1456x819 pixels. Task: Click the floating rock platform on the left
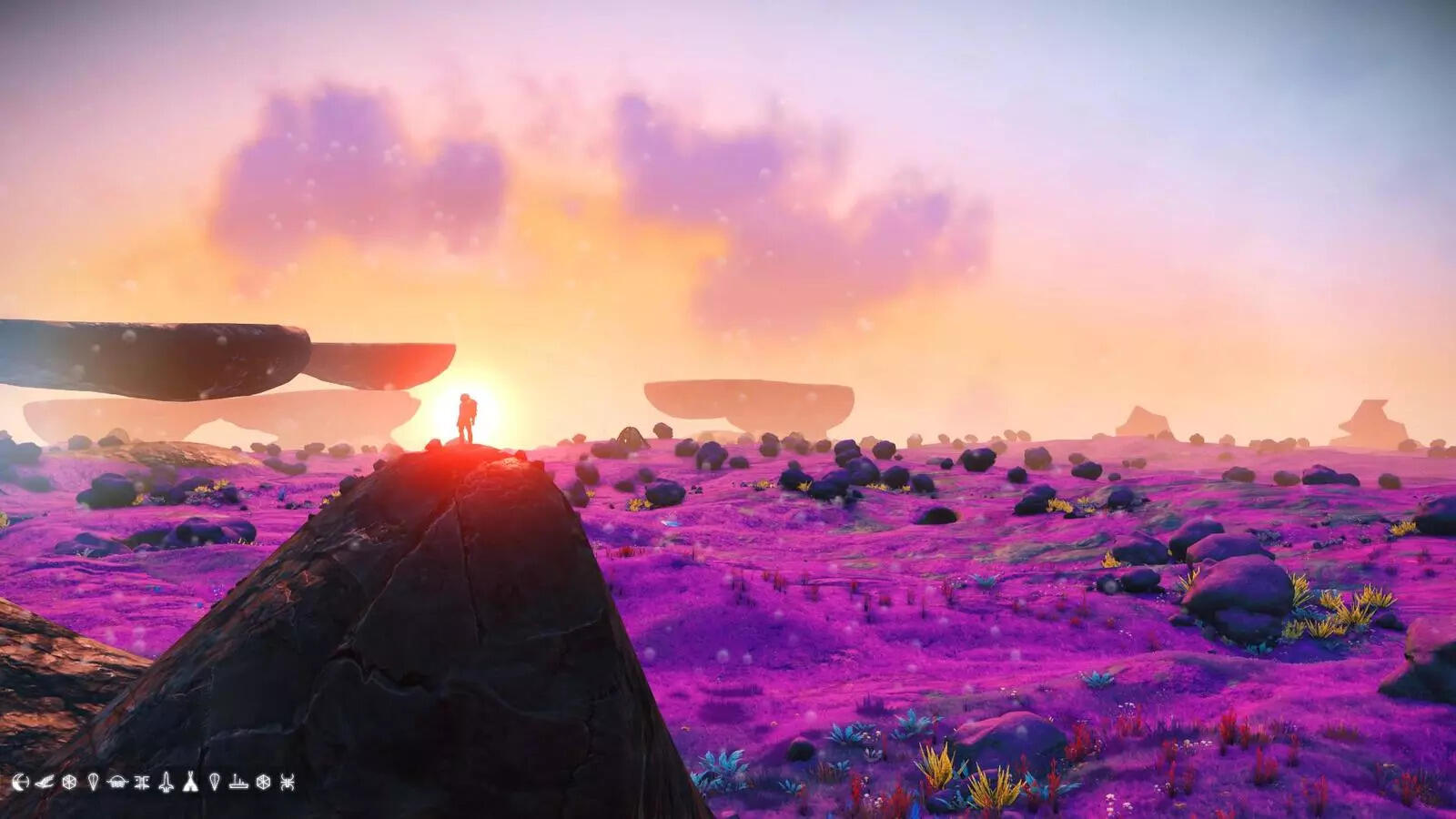pos(146,355)
